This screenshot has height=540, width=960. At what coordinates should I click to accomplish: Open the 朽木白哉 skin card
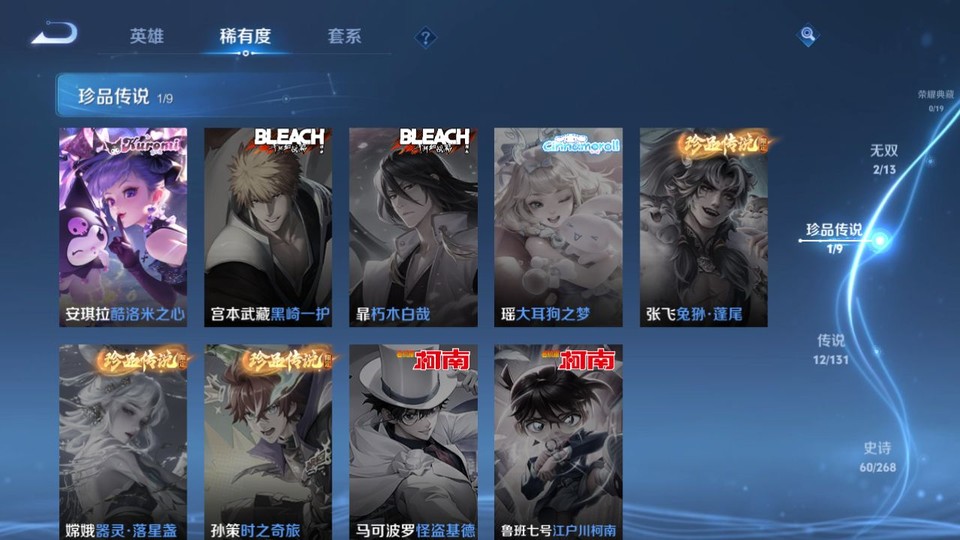click(x=413, y=227)
